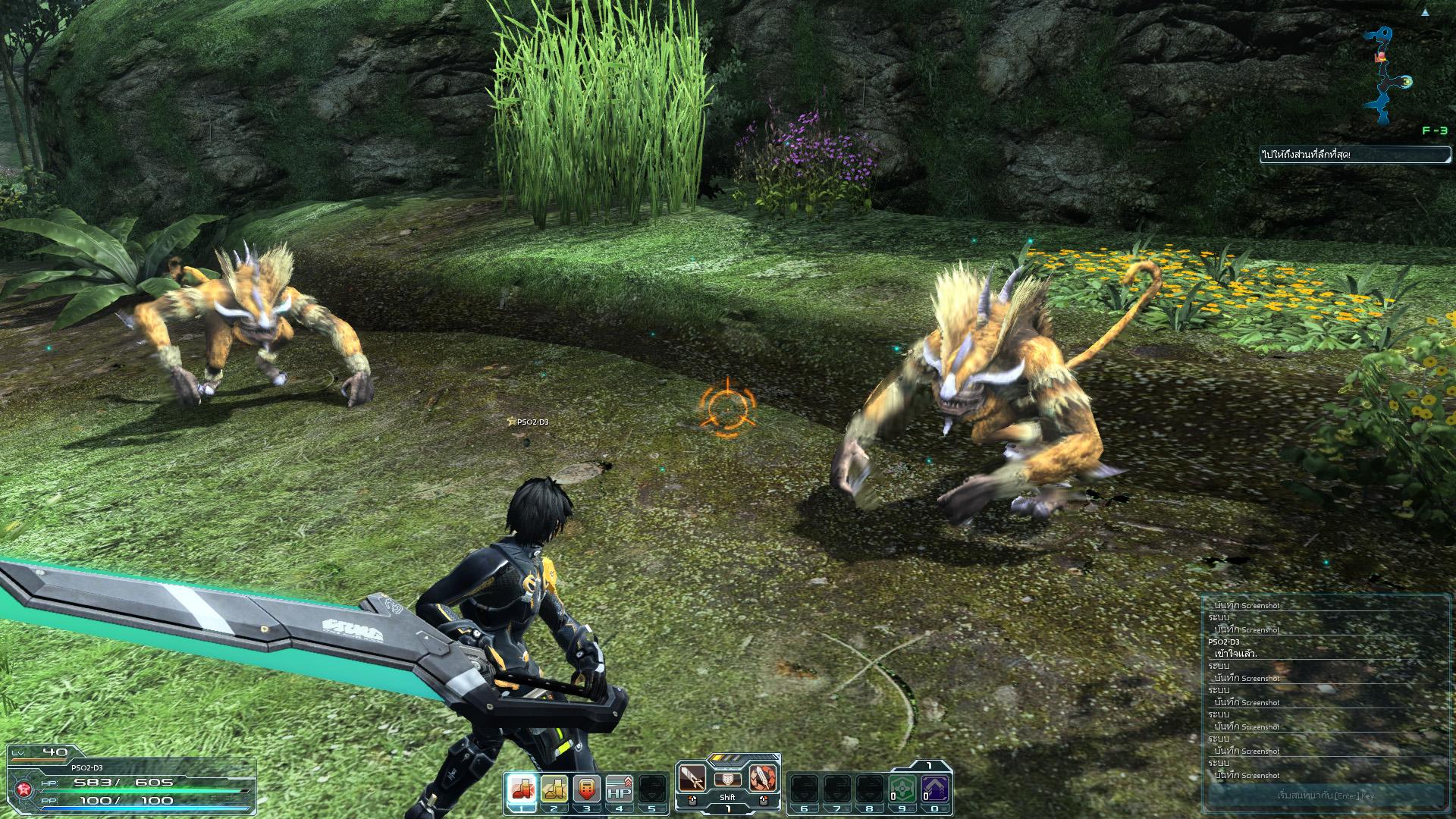This screenshot has width=1456, height=819.
Task: Click the sword attack icon in weapon palette
Action: pos(692,778)
